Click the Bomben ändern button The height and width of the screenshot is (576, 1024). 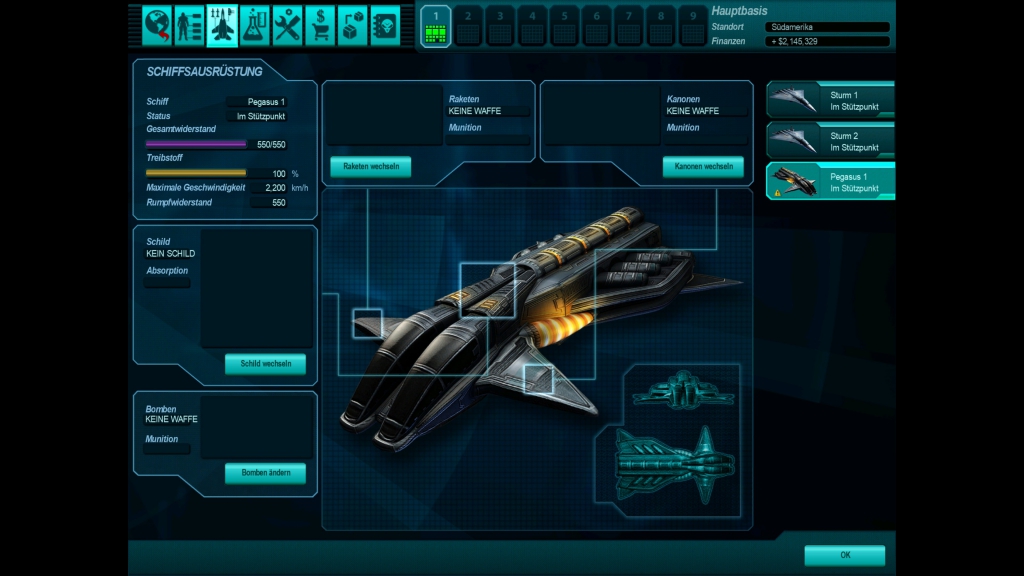[x=265, y=473]
